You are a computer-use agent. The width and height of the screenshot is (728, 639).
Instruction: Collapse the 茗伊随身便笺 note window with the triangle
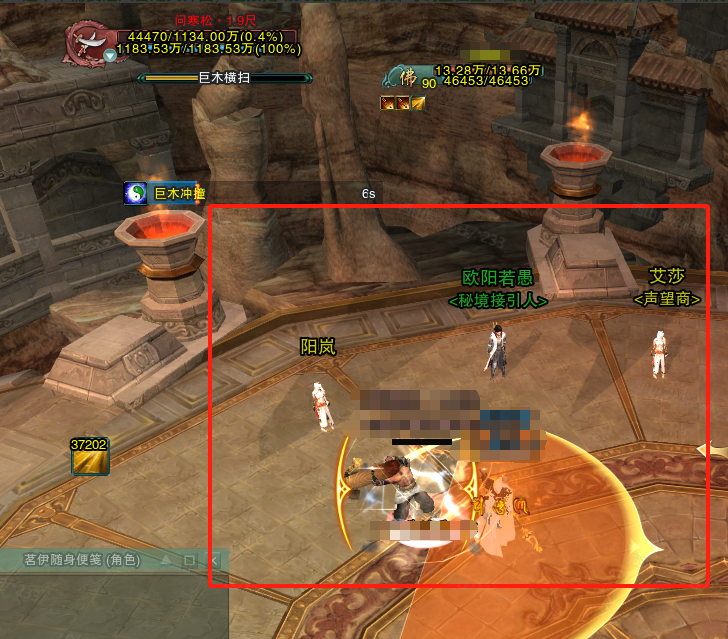point(165,561)
